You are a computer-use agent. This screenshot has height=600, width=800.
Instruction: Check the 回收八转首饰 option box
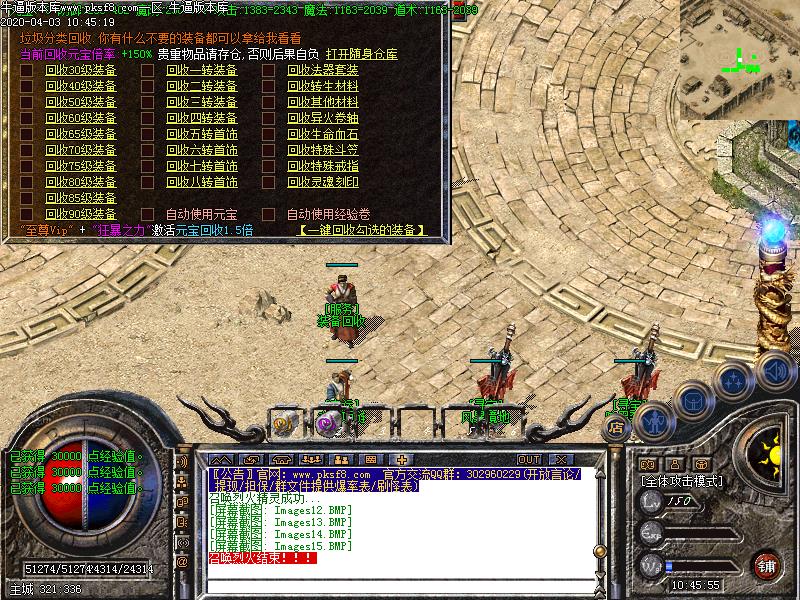pyautogui.click(x=146, y=183)
